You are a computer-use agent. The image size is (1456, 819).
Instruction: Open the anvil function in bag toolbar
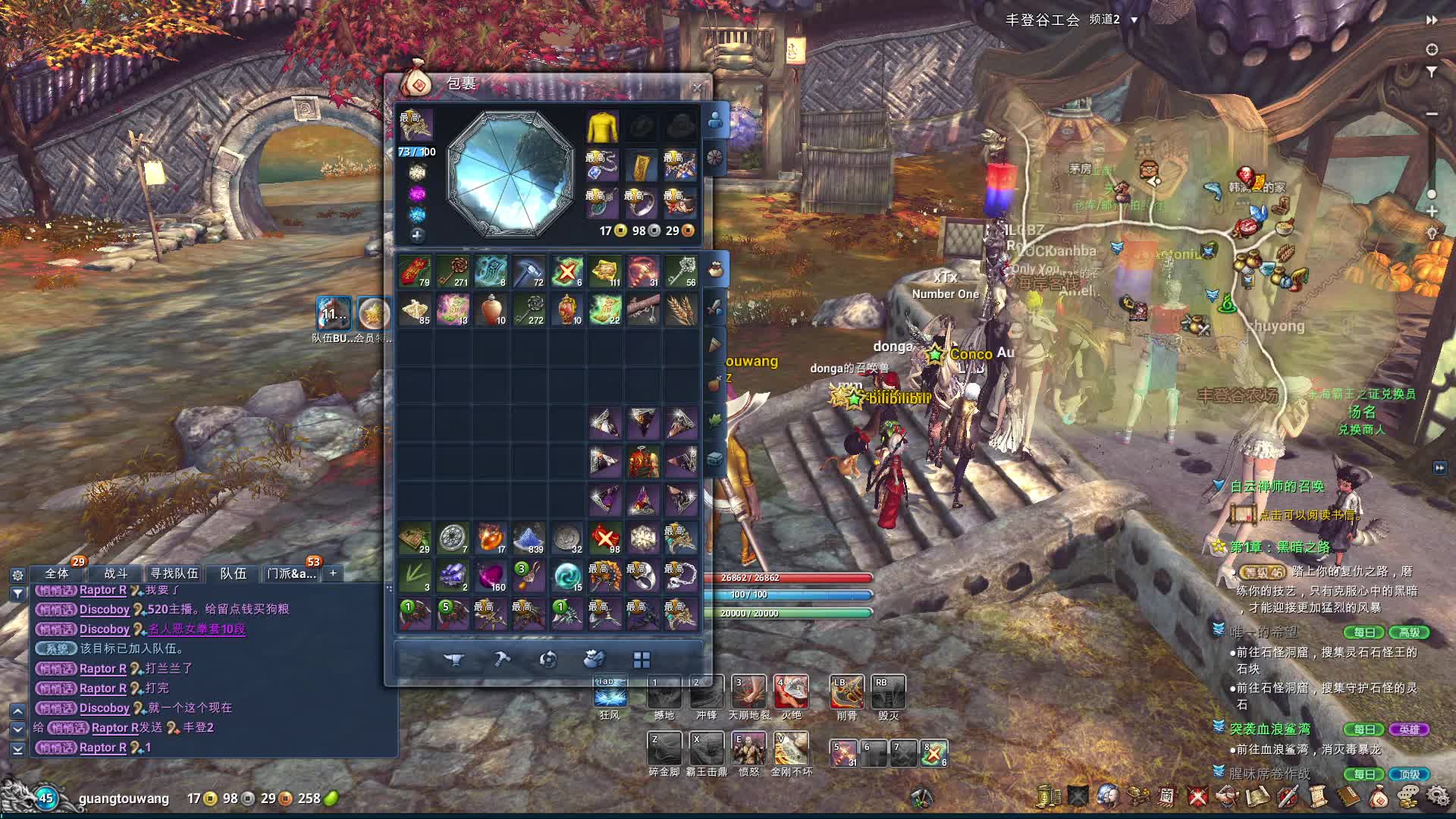pos(453,660)
